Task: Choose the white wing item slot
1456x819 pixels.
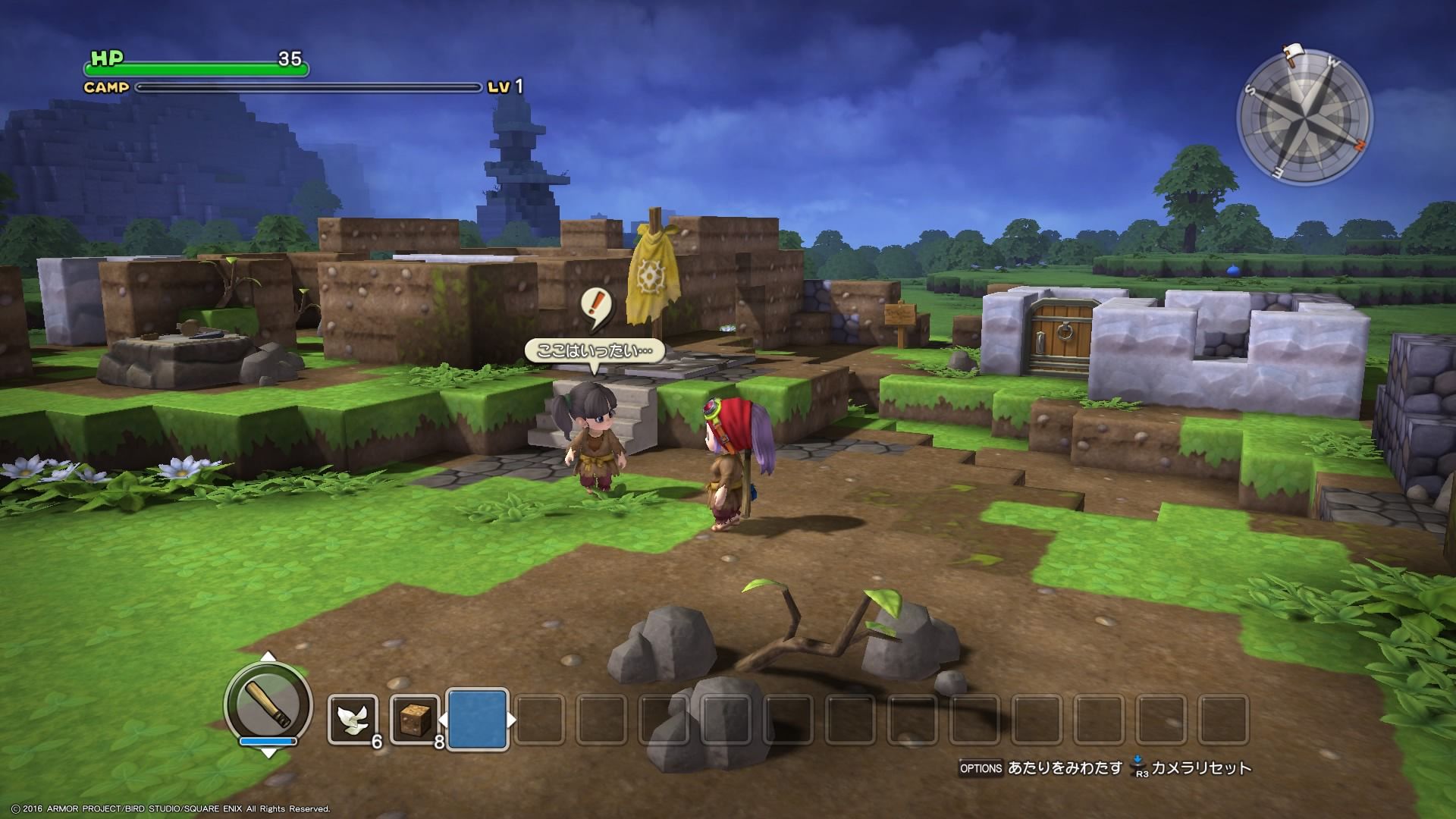Action: click(x=353, y=720)
